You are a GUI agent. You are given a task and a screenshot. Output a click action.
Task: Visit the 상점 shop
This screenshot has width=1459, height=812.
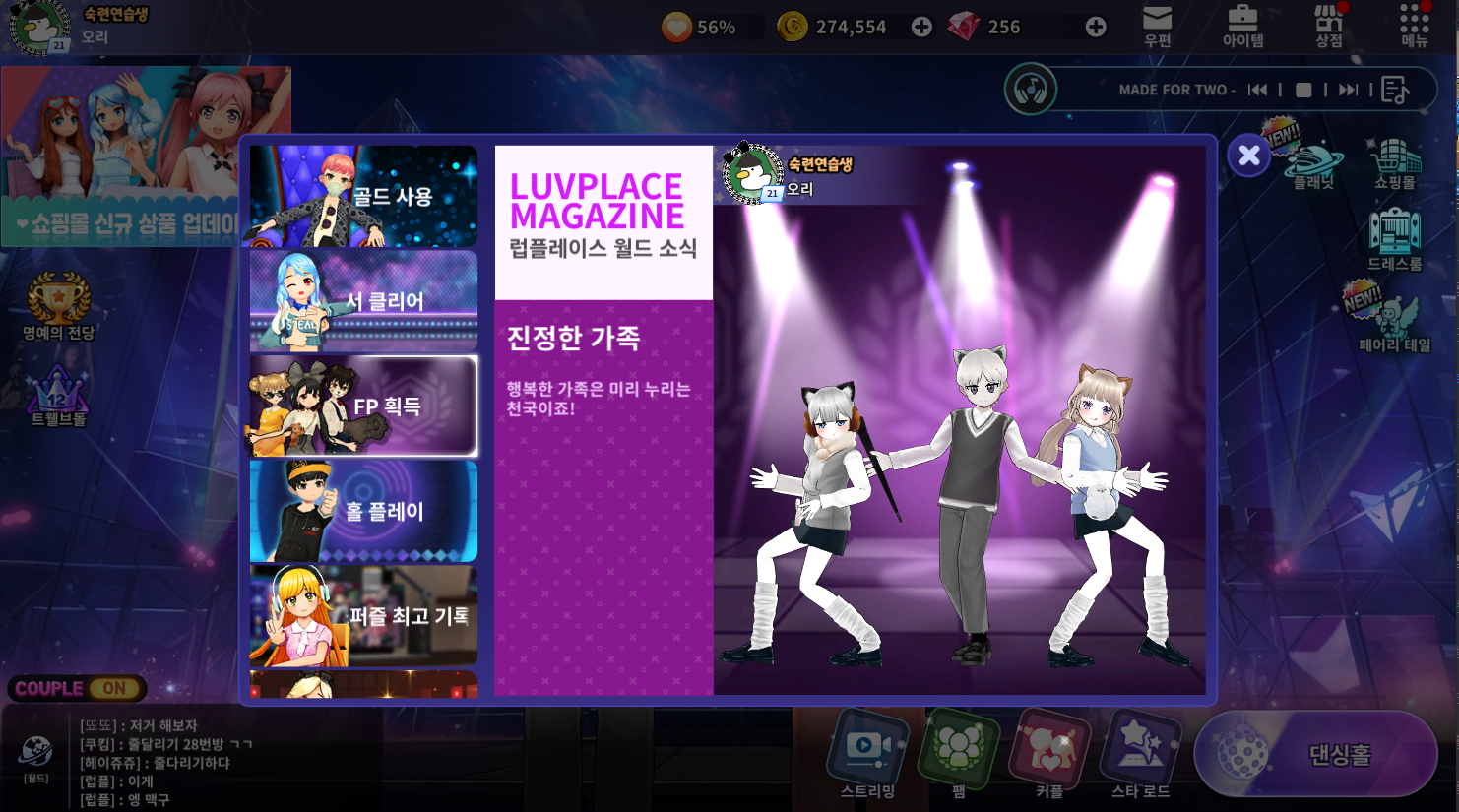(1328, 27)
